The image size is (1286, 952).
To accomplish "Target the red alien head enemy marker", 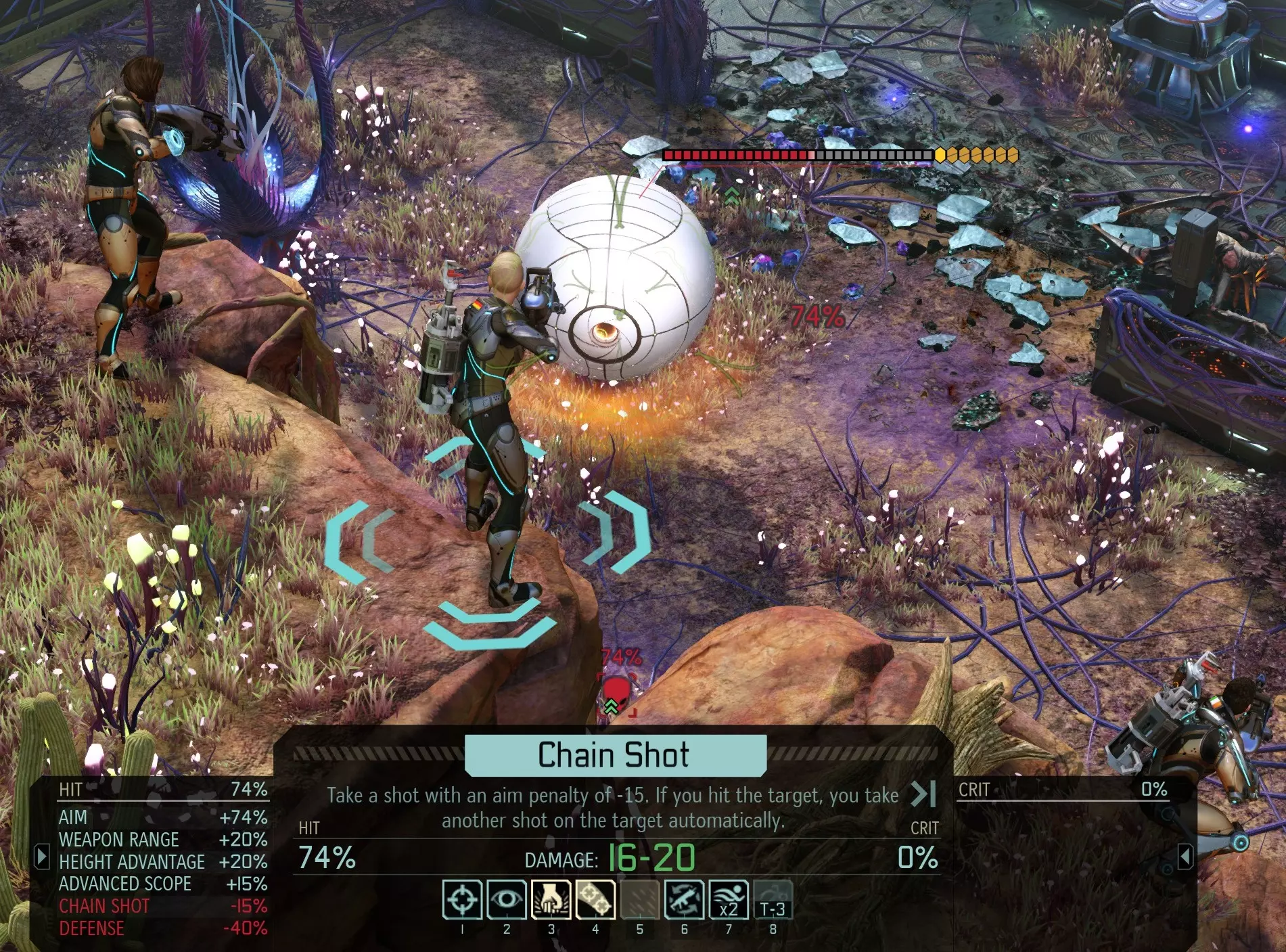I will click(x=616, y=692).
